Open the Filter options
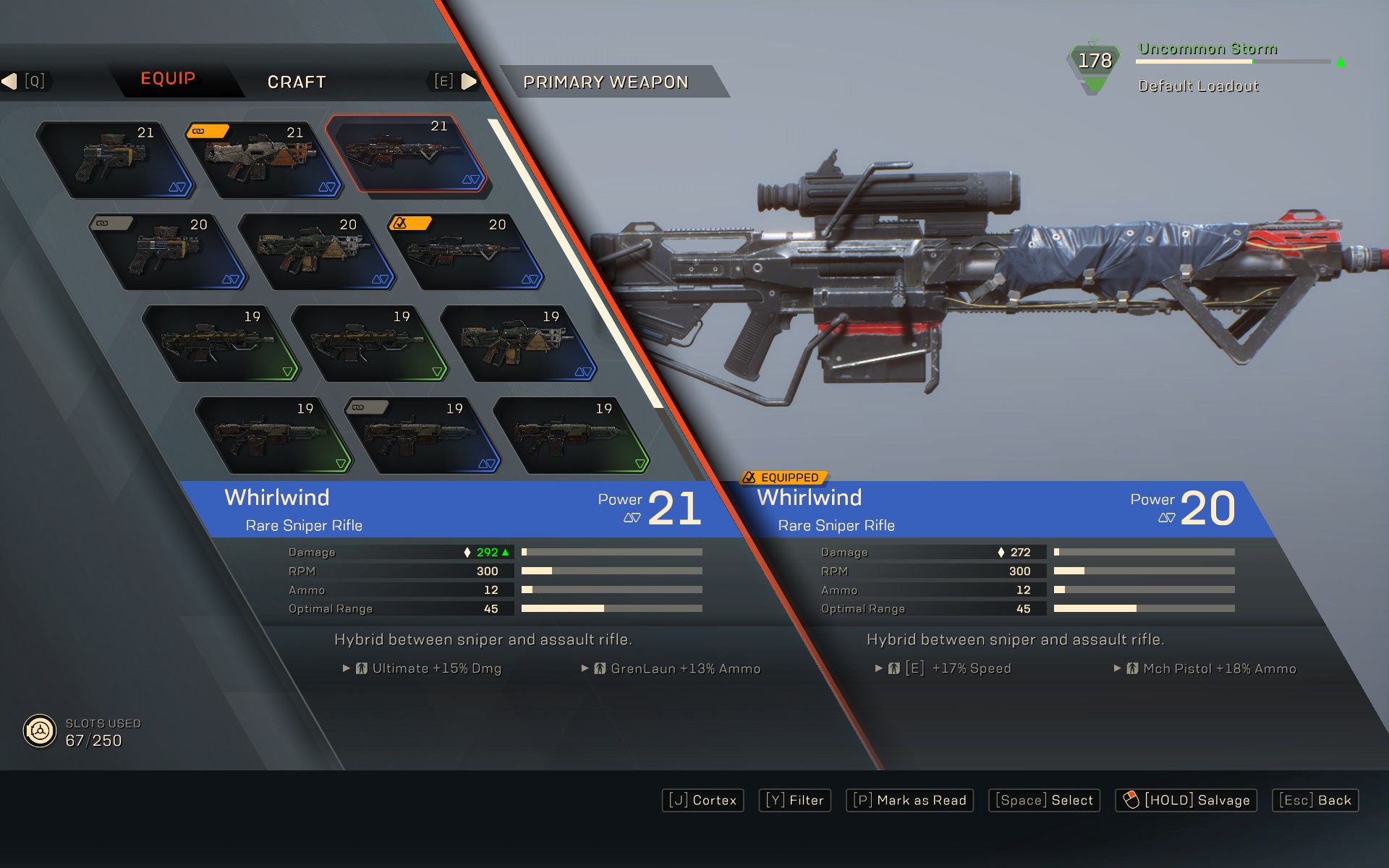Viewport: 1389px width, 868px height. pos(794,800)
